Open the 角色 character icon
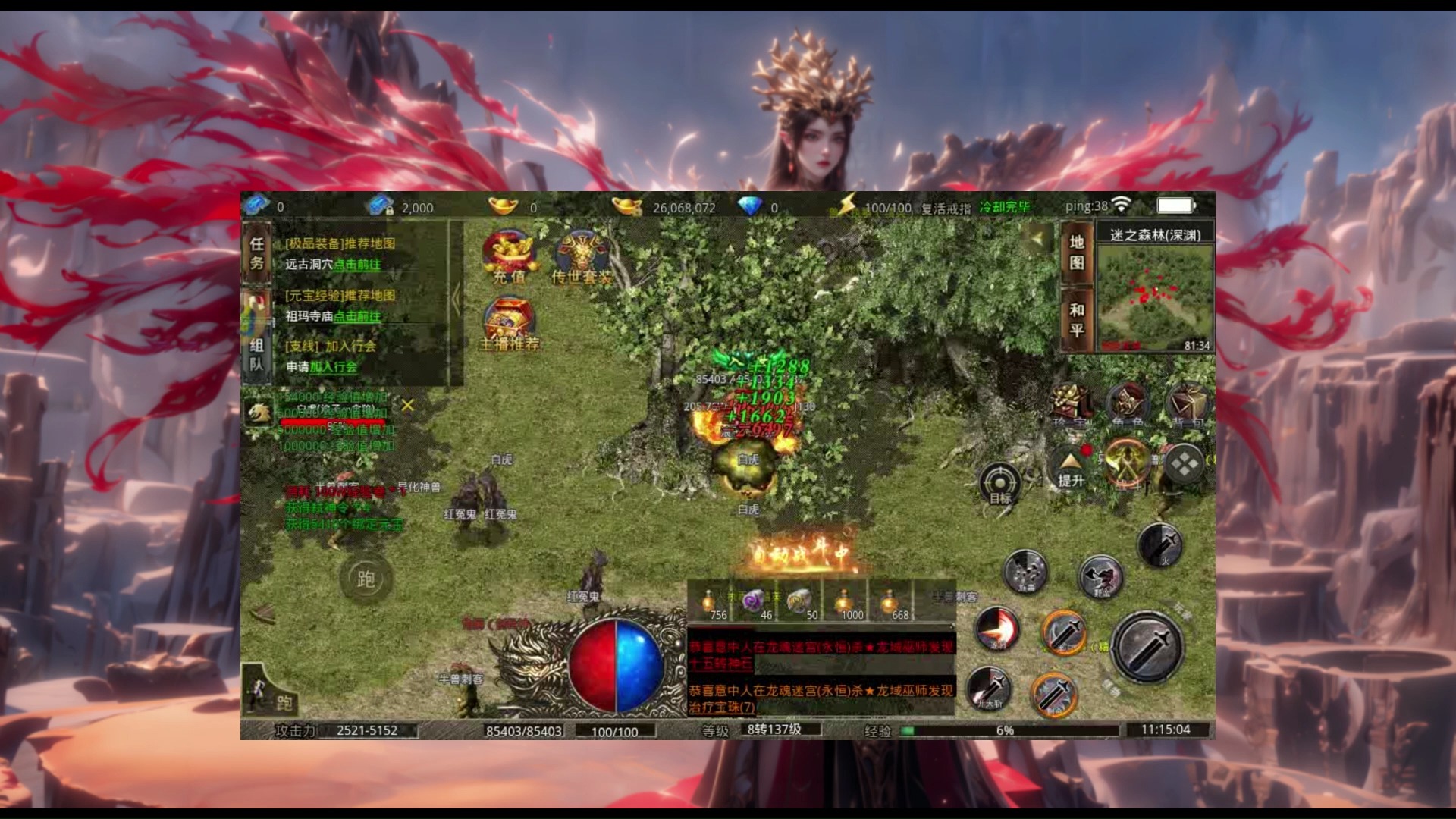This screenshot has height=819, width=1456. [1128, 405]
